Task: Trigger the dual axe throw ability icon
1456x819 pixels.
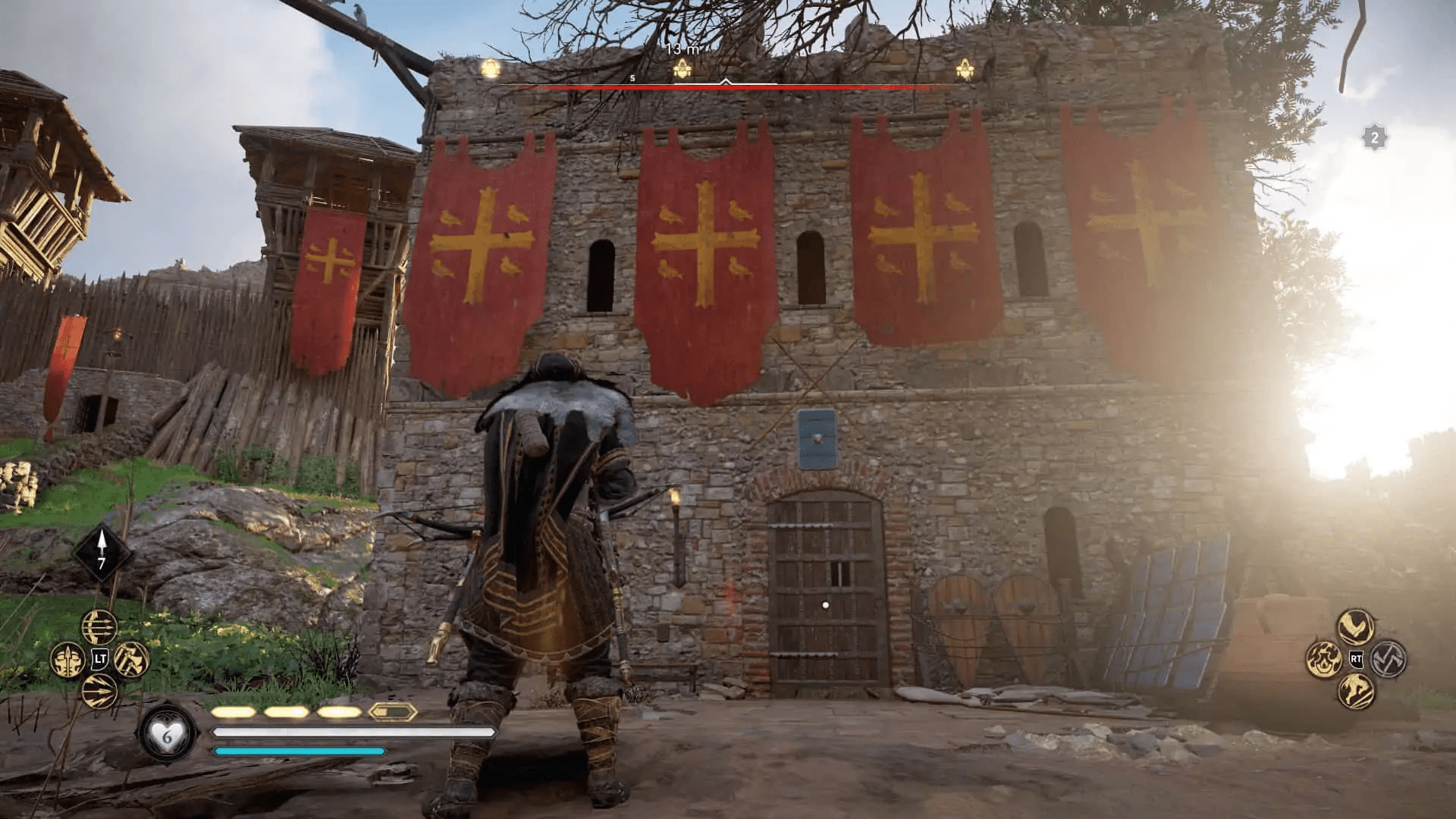Action: point(131,660)
